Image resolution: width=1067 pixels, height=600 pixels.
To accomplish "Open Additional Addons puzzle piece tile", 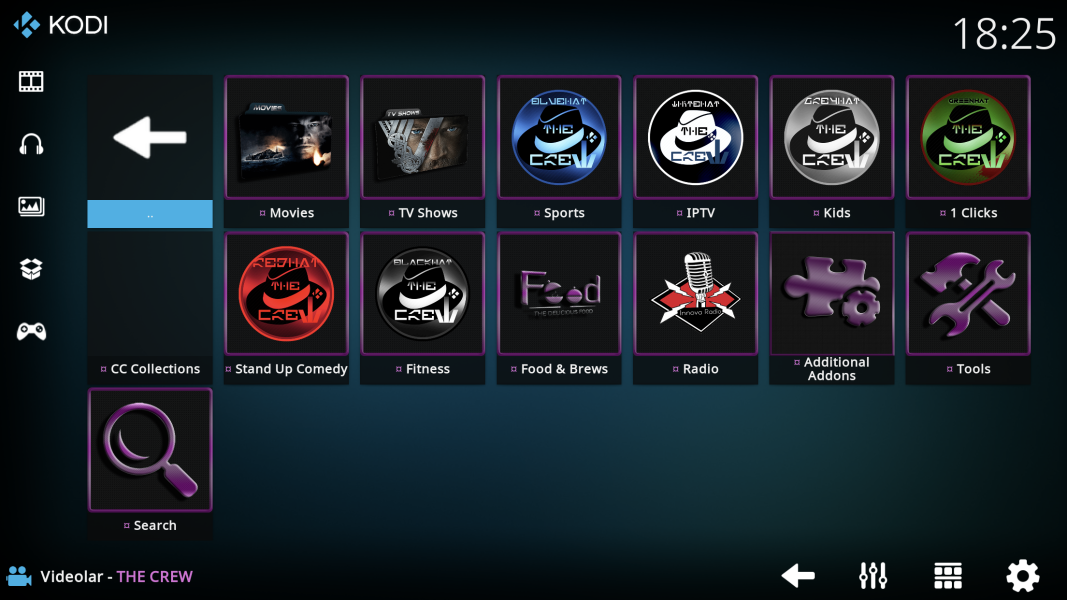I will click(x=832, y=294).
